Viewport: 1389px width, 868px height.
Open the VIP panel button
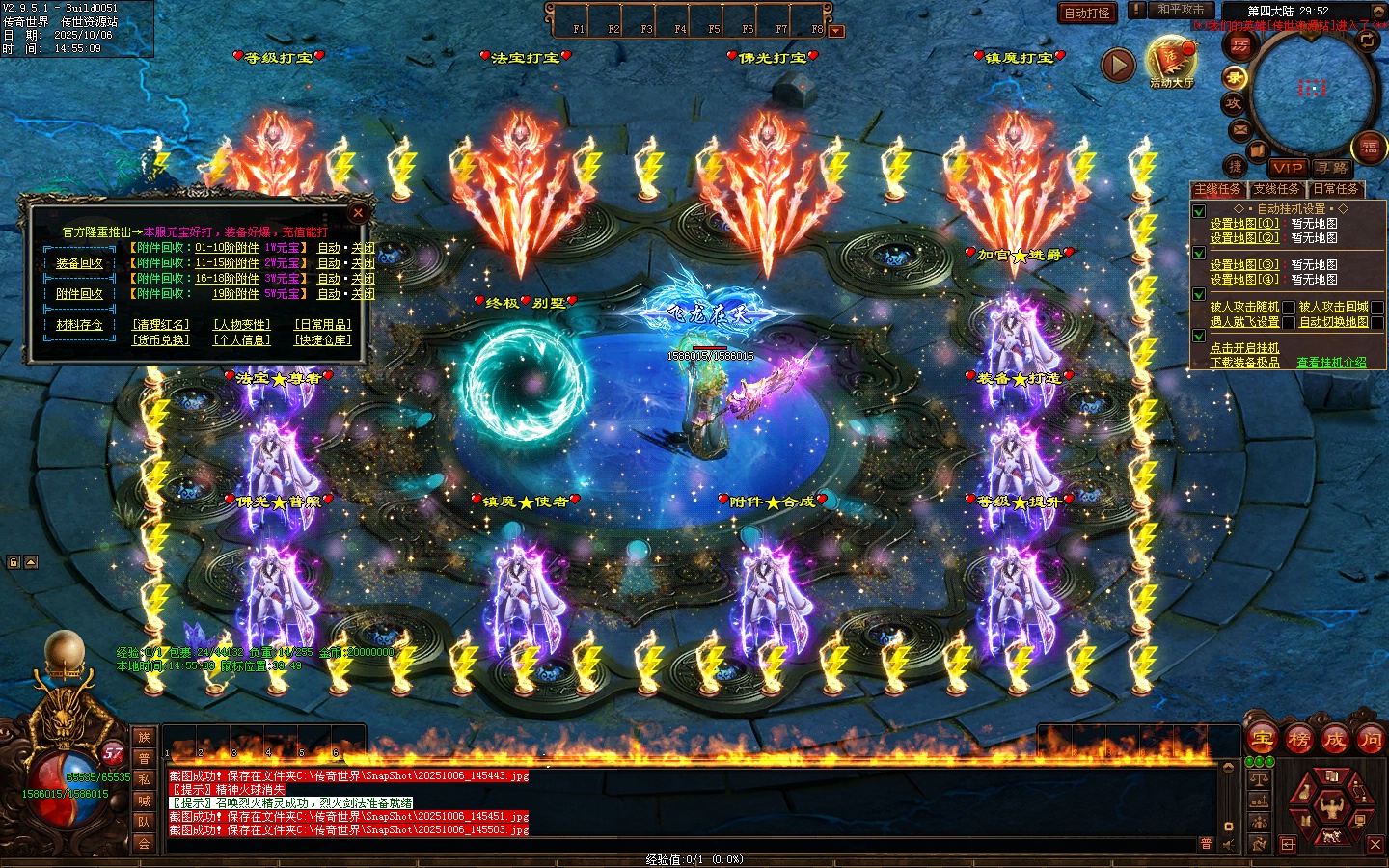point(1288,168)
